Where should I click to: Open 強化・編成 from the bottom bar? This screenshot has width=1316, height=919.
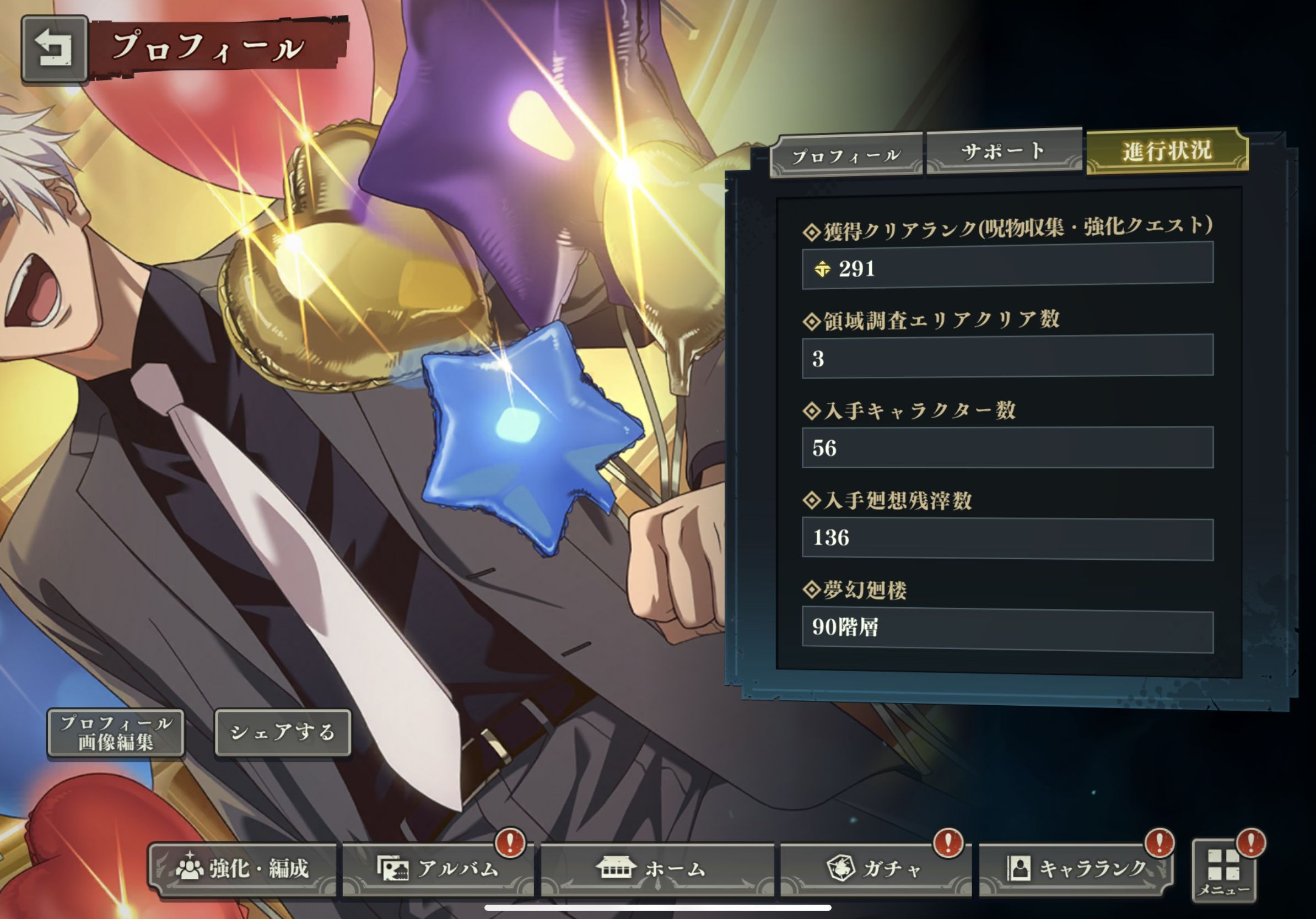point(243,868)
